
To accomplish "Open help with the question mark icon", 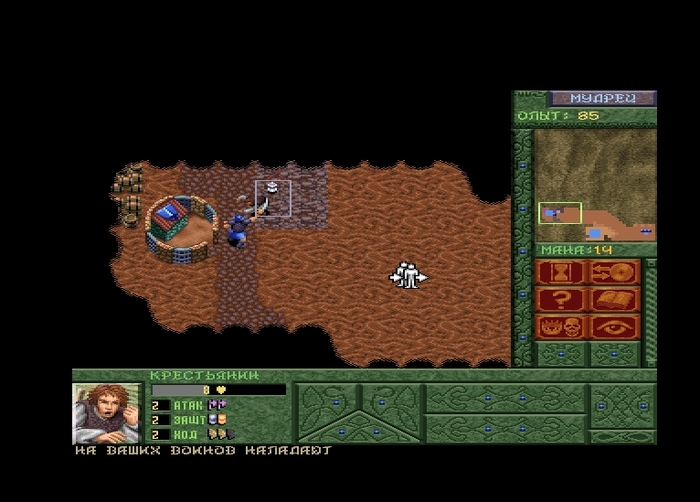I will (560, 299).
